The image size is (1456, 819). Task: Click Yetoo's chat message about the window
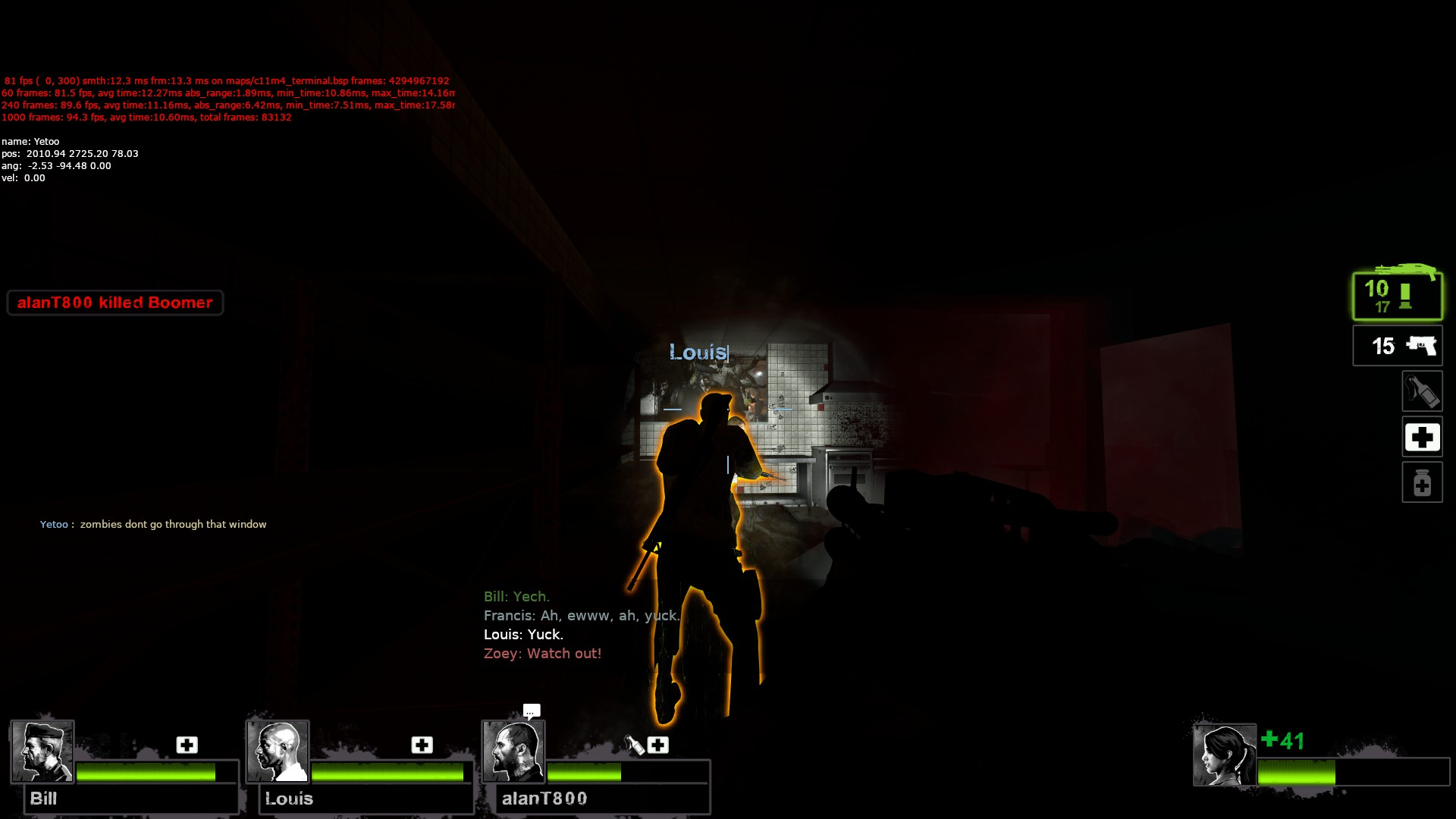153,524
